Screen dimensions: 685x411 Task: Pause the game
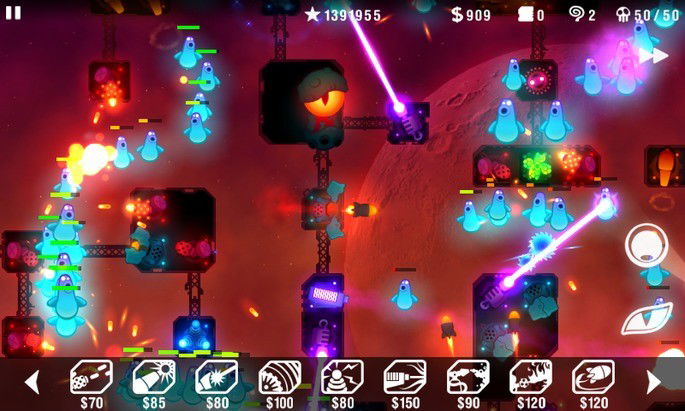14,13
